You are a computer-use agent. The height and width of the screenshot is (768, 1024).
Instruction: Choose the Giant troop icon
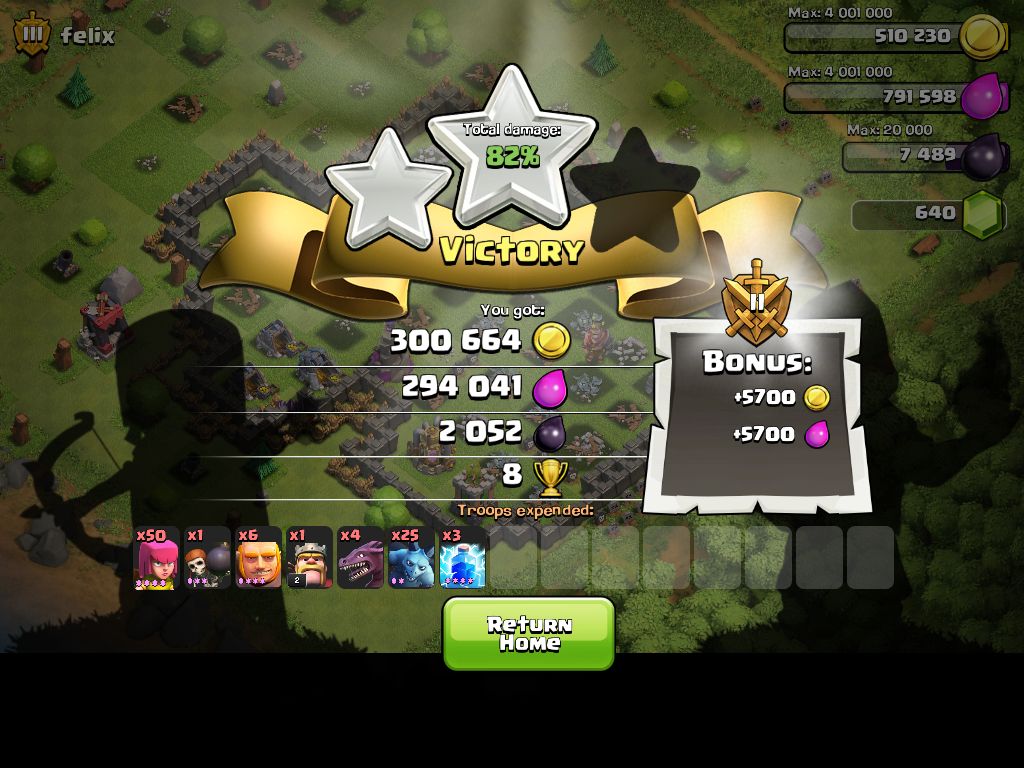(258, 558)
